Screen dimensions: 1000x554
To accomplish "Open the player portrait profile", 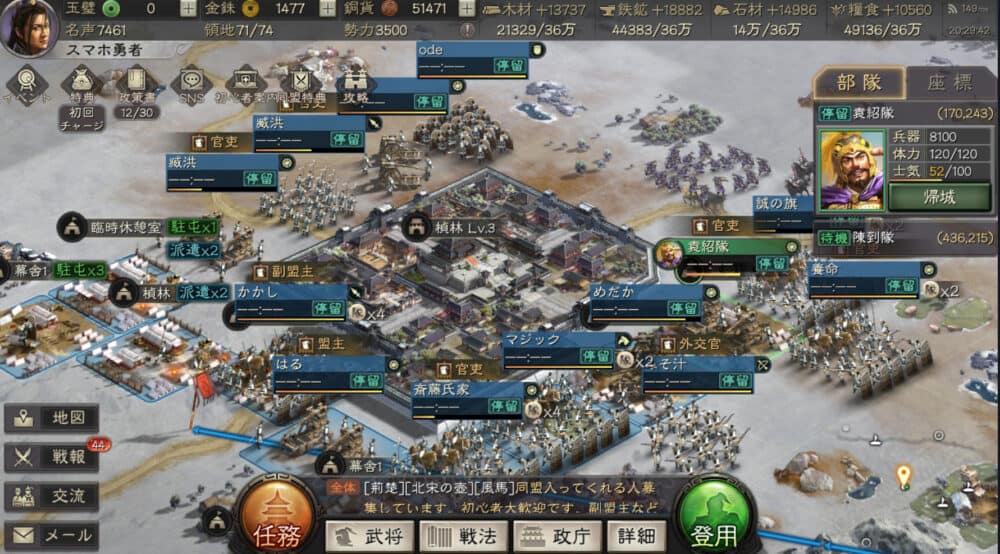I will coord(27,27).
